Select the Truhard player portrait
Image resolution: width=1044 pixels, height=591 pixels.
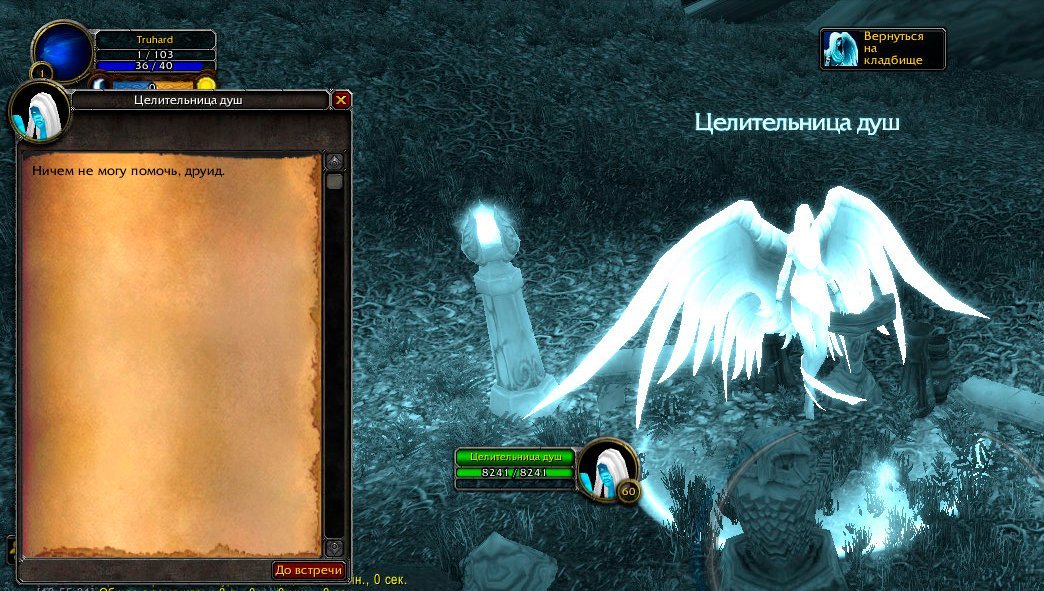click(x=64, y=50)
